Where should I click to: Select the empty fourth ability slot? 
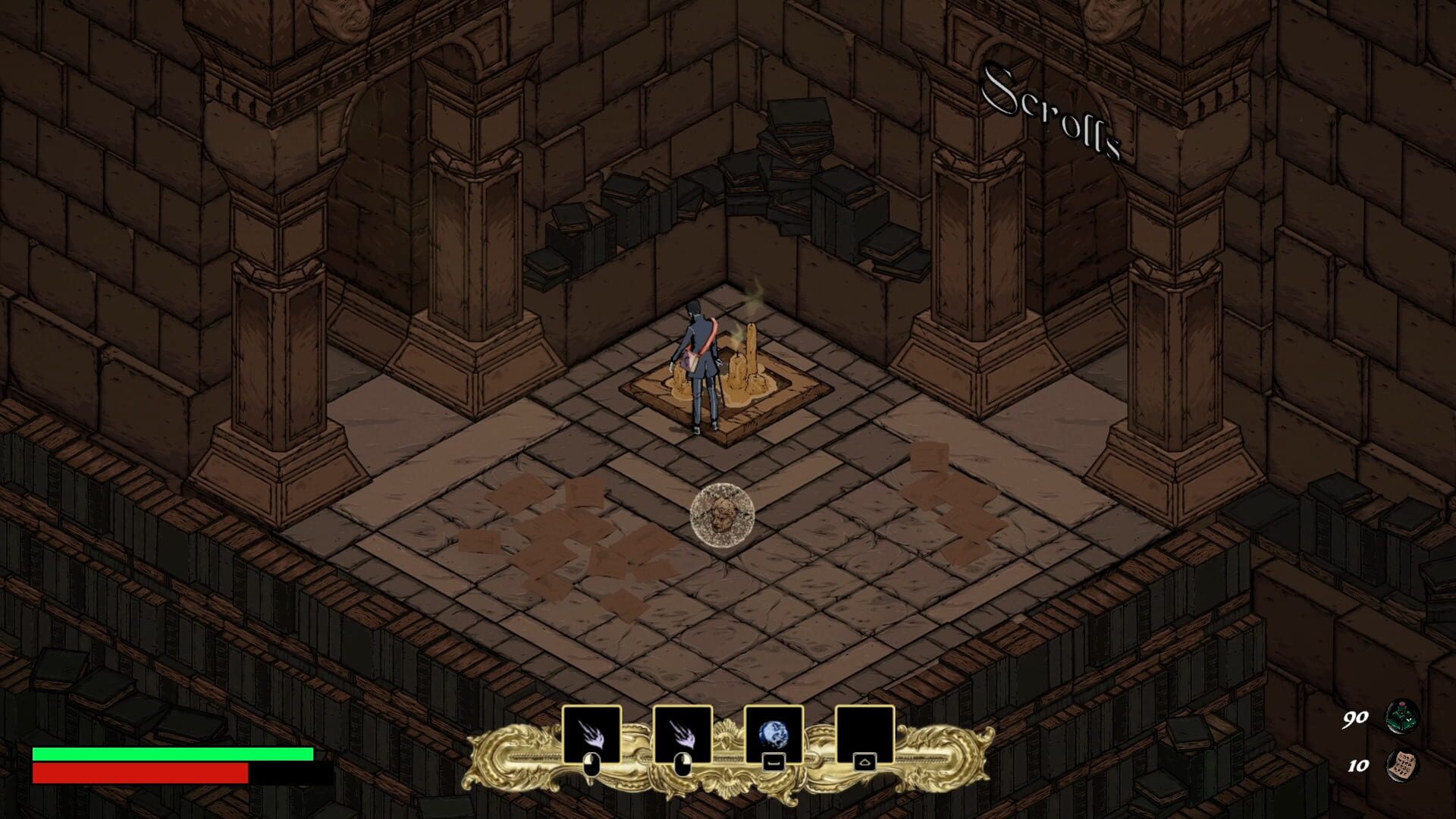point(864,734)
